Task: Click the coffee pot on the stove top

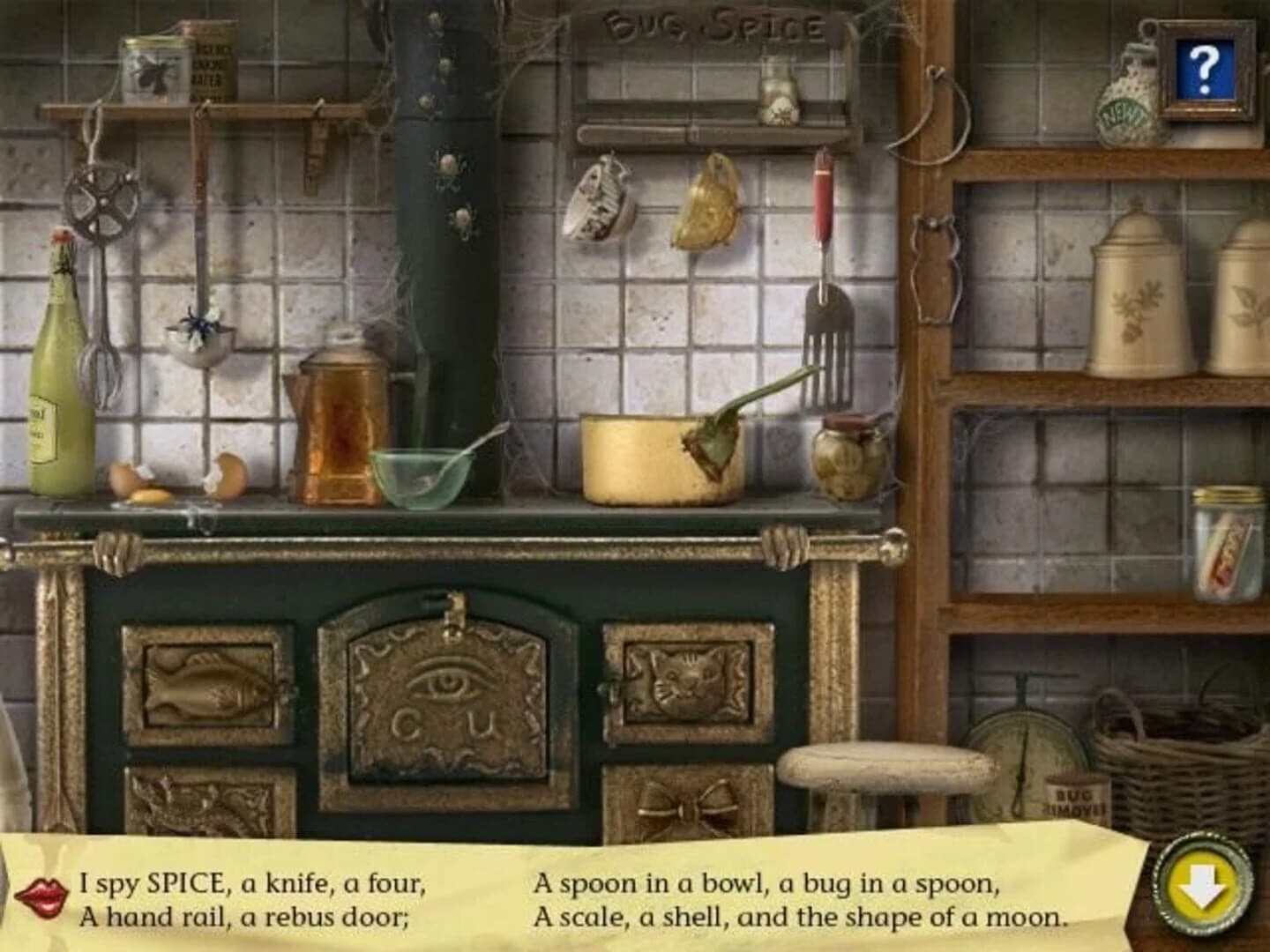Action: coord(340,414)
